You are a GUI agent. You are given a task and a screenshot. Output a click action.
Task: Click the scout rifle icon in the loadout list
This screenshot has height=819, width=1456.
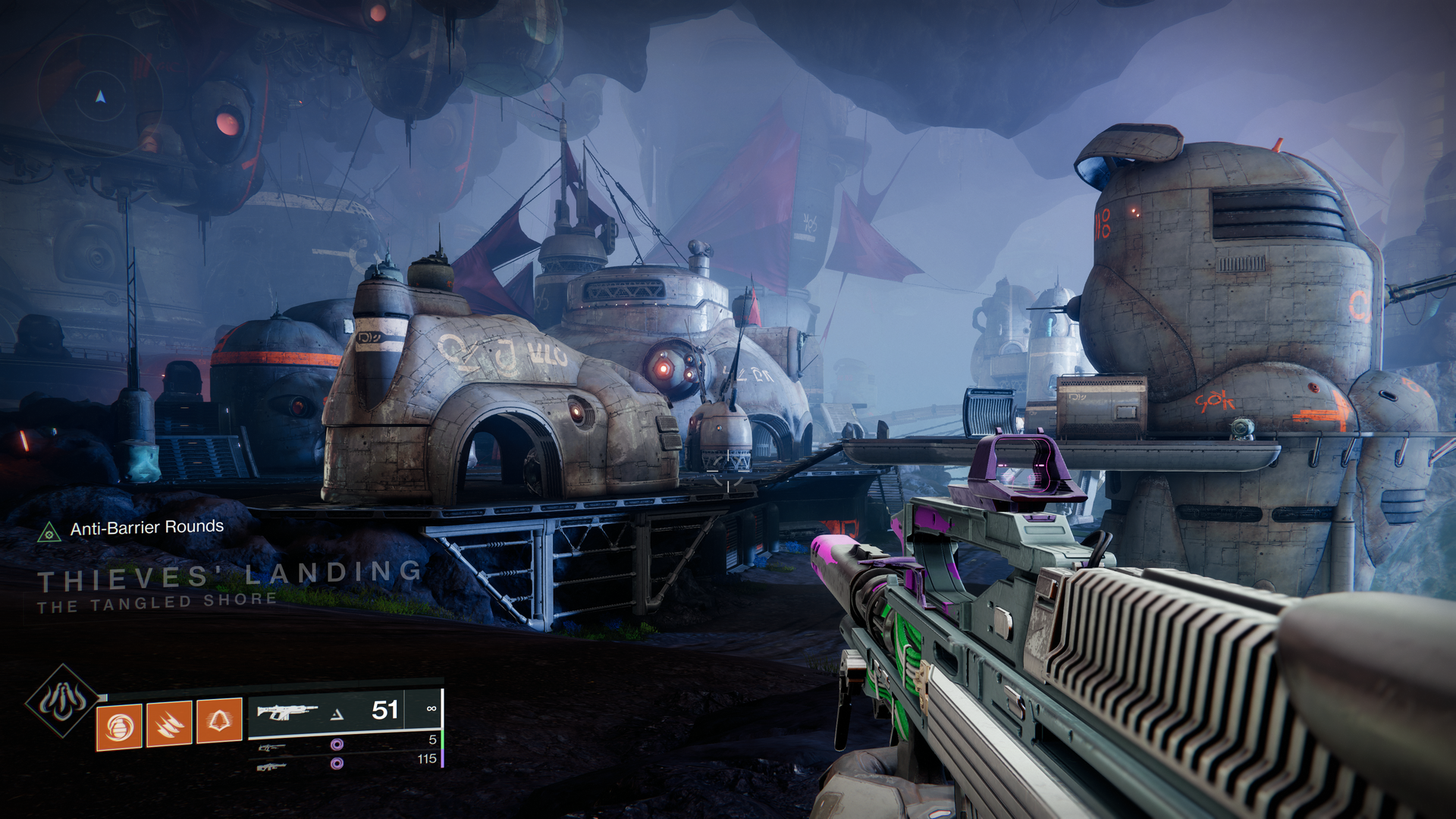pos(272,749)
